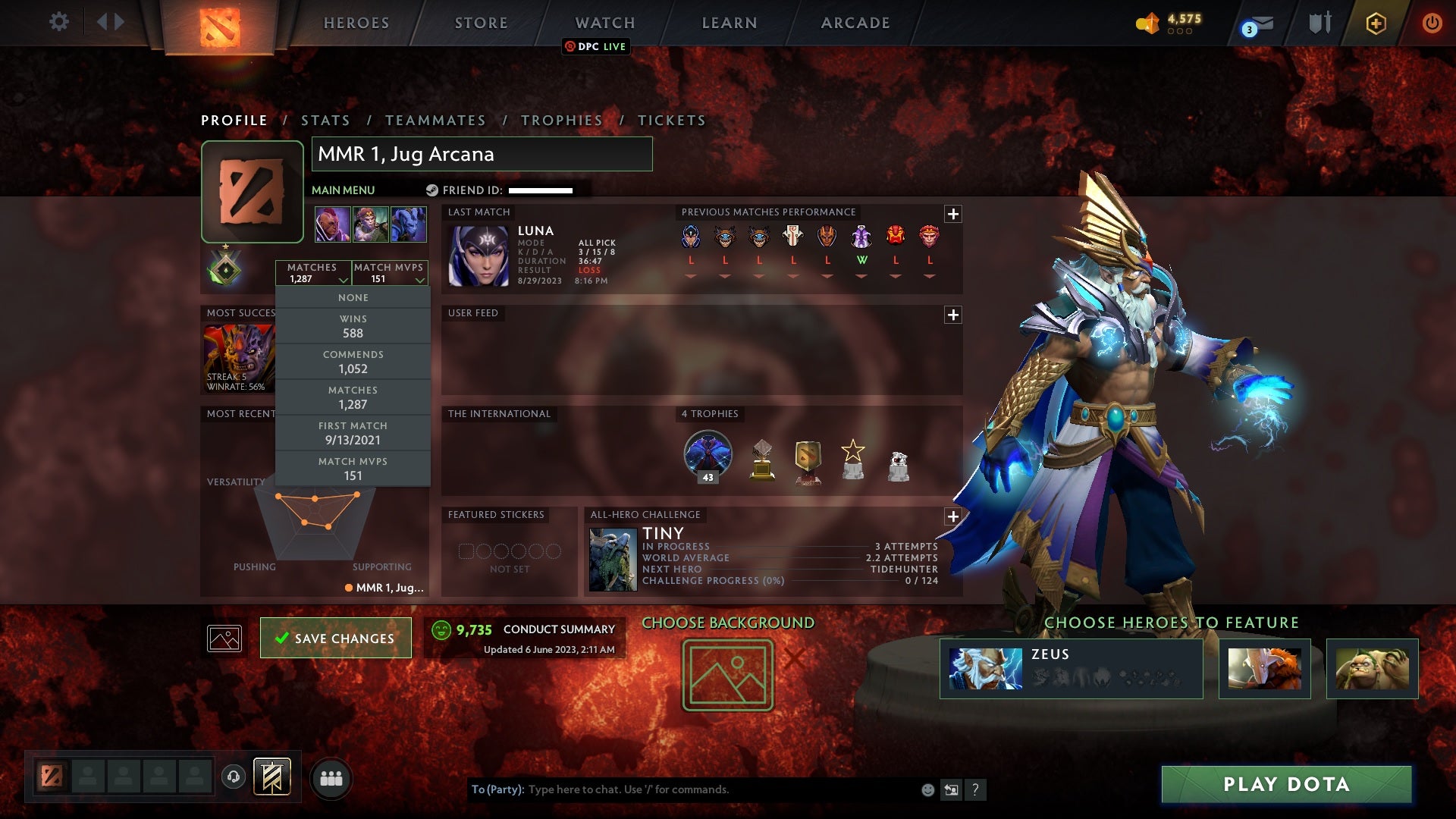
Task: Click the party chat input field
Action: click(x=682, y=789)
